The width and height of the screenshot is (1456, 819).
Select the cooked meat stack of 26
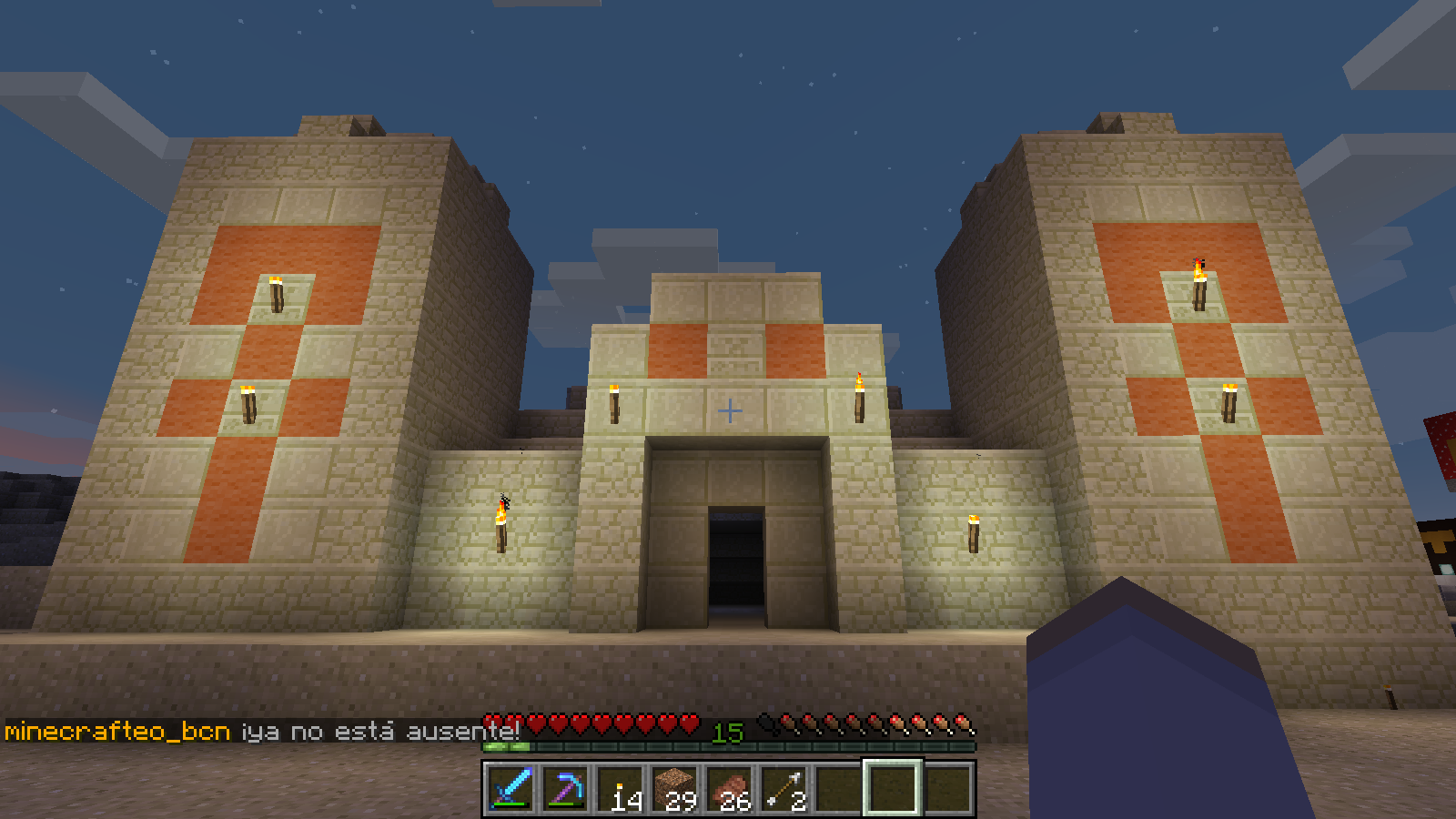730,788
